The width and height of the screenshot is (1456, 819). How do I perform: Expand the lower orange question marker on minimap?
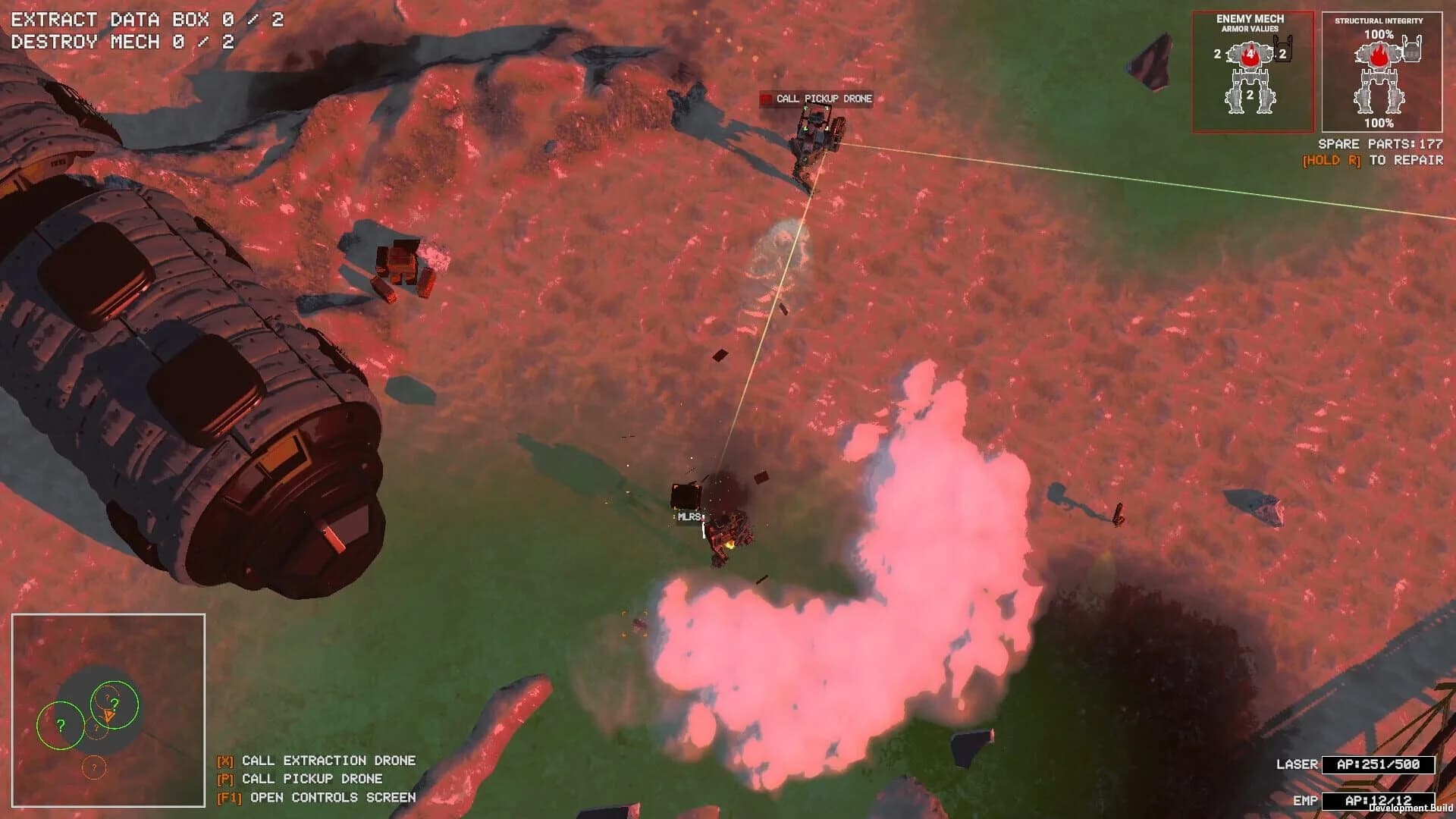tap(94, 767)
